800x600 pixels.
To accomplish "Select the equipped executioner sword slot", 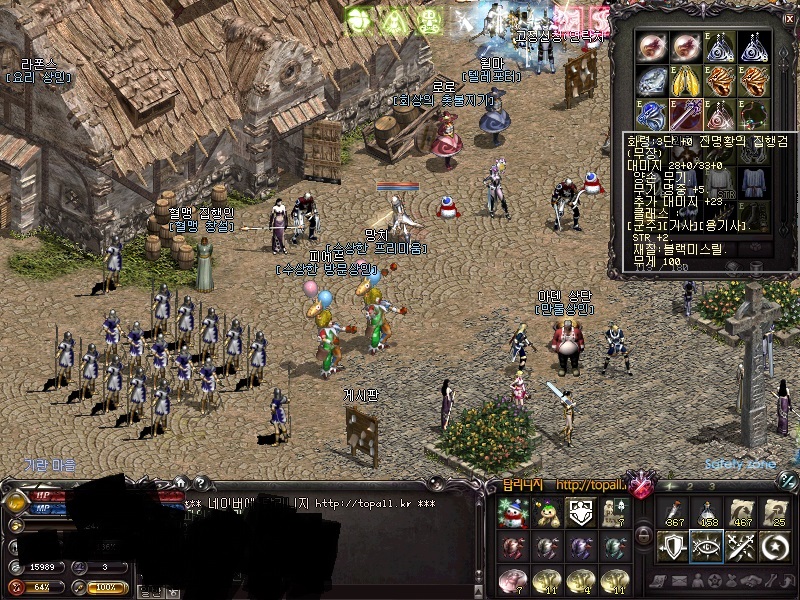I will coord(687,114).
